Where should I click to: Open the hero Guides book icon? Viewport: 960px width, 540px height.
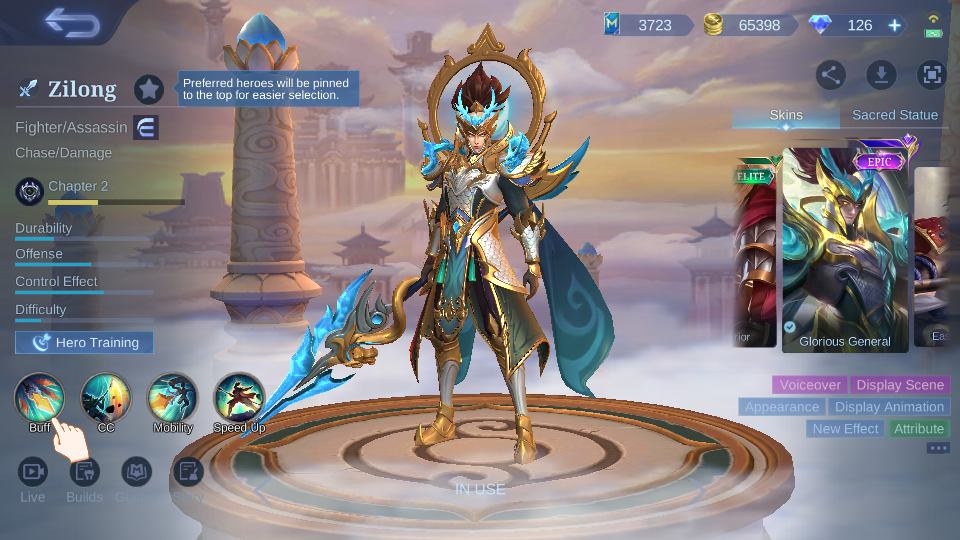tap(136, 472)
